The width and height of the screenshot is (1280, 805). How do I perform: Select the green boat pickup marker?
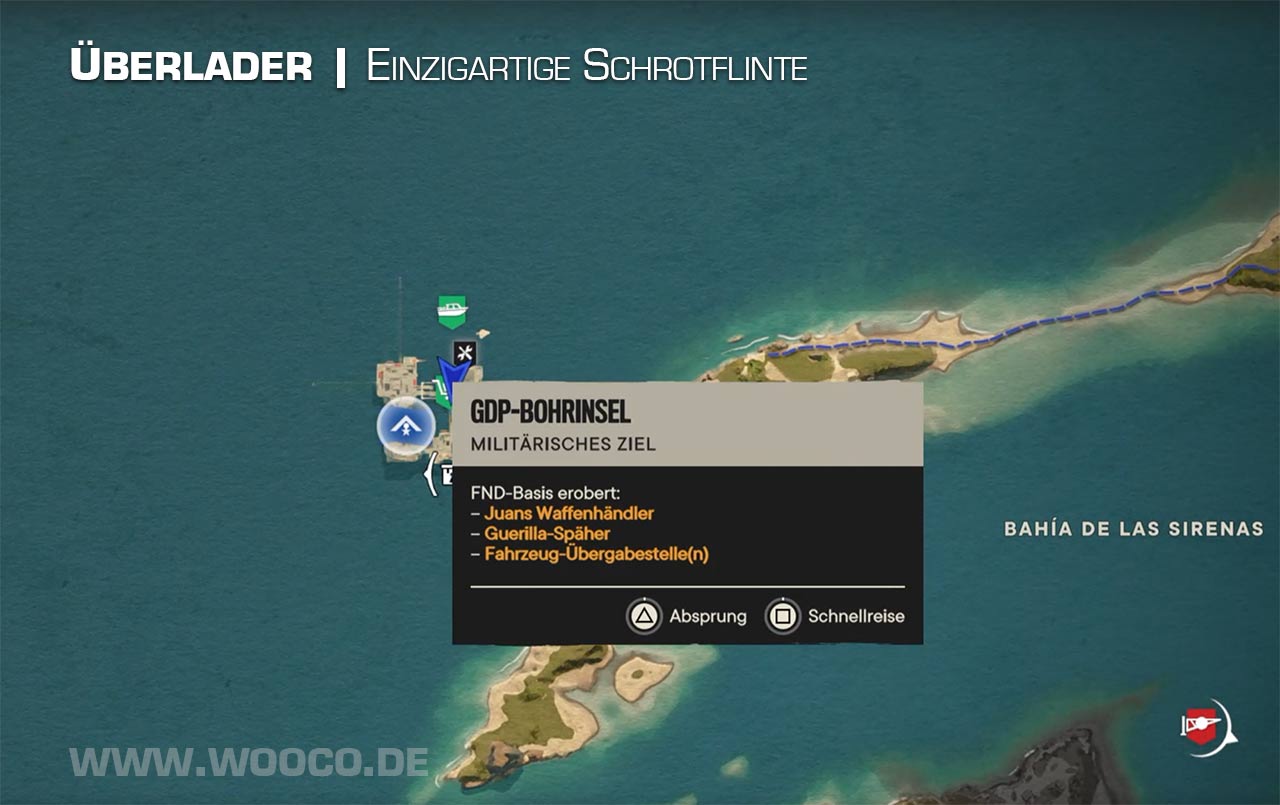453,311
